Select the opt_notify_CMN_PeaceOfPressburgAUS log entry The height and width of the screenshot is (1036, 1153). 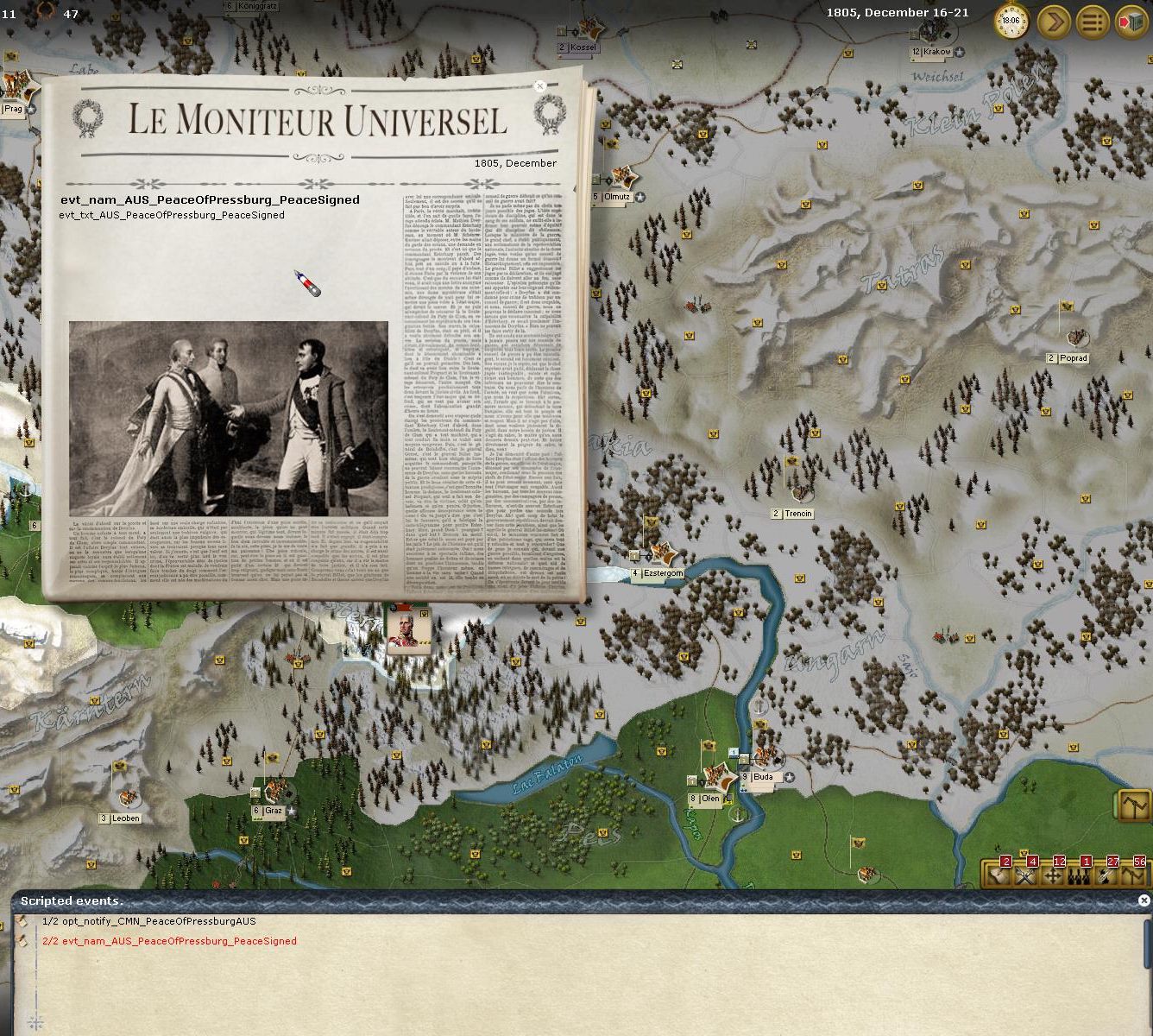click(x=148, y=921)
